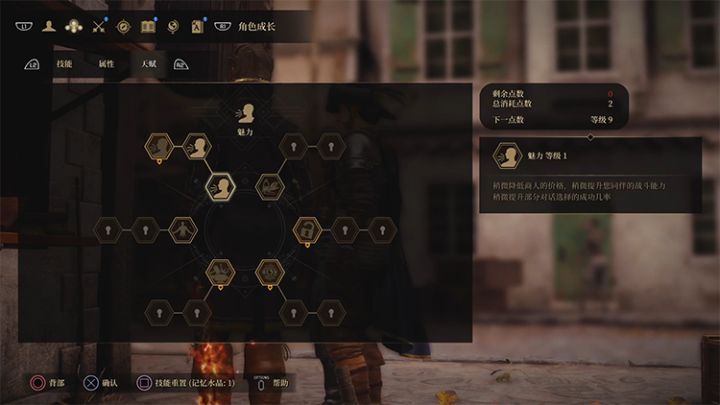Open the open-book journal icon
The image size is (720, 405).
(x=149, y=26)
